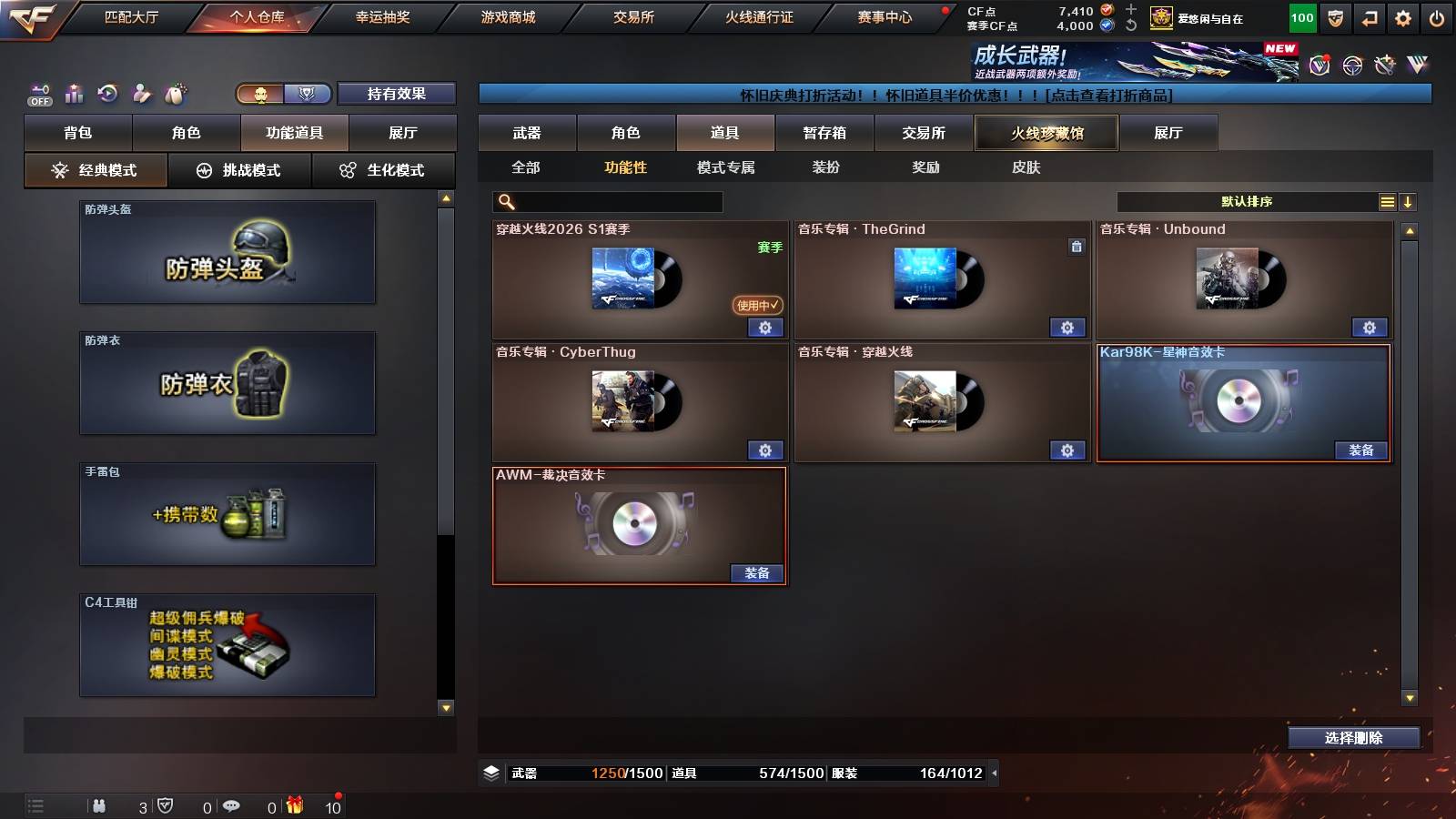Toggle the OFF key switch
The height and width of the screenshot is (819, 1456).
(x=38, y=92)
